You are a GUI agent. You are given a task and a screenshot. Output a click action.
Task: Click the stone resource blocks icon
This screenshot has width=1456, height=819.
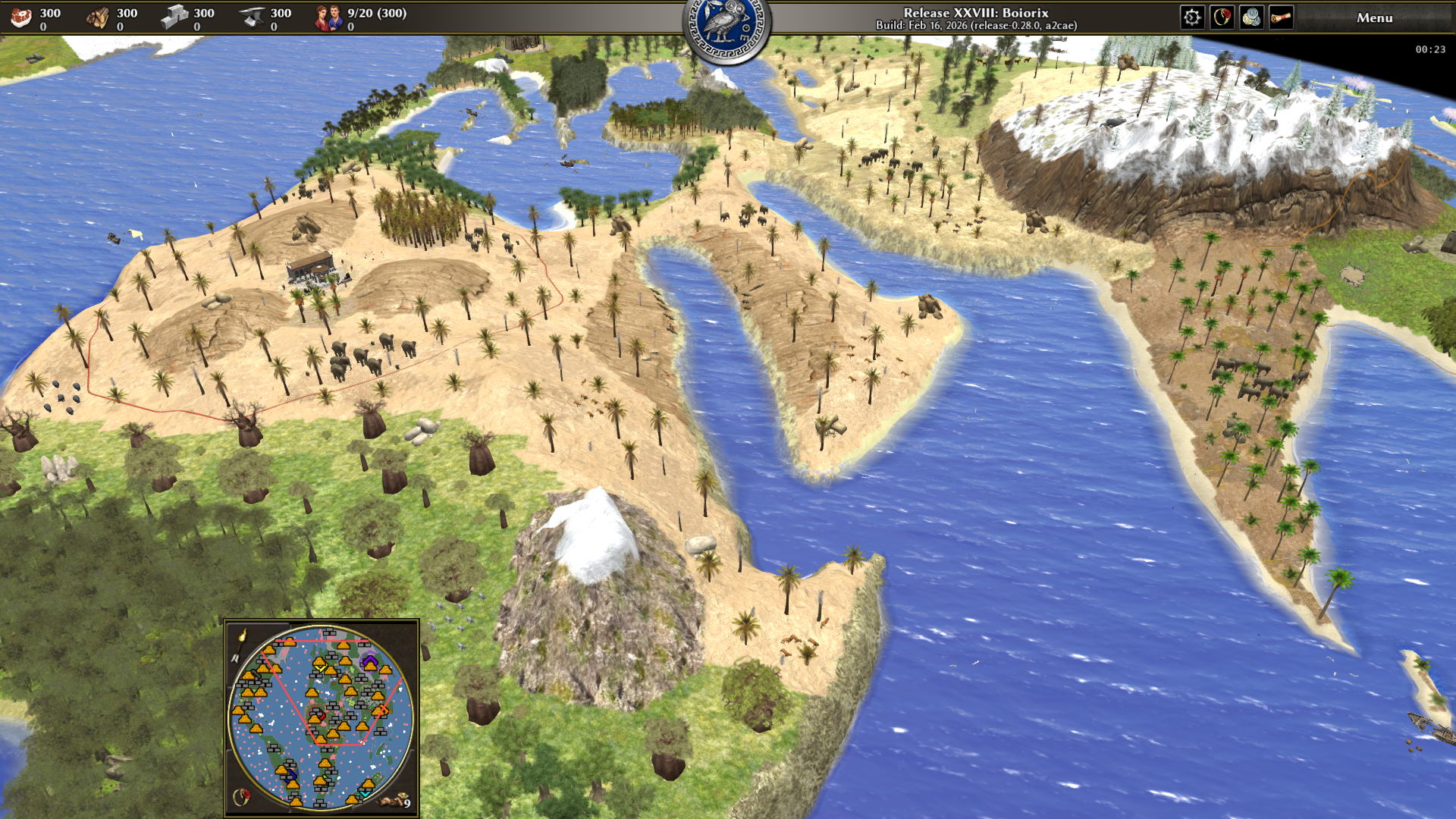click(x=174, y=17)
